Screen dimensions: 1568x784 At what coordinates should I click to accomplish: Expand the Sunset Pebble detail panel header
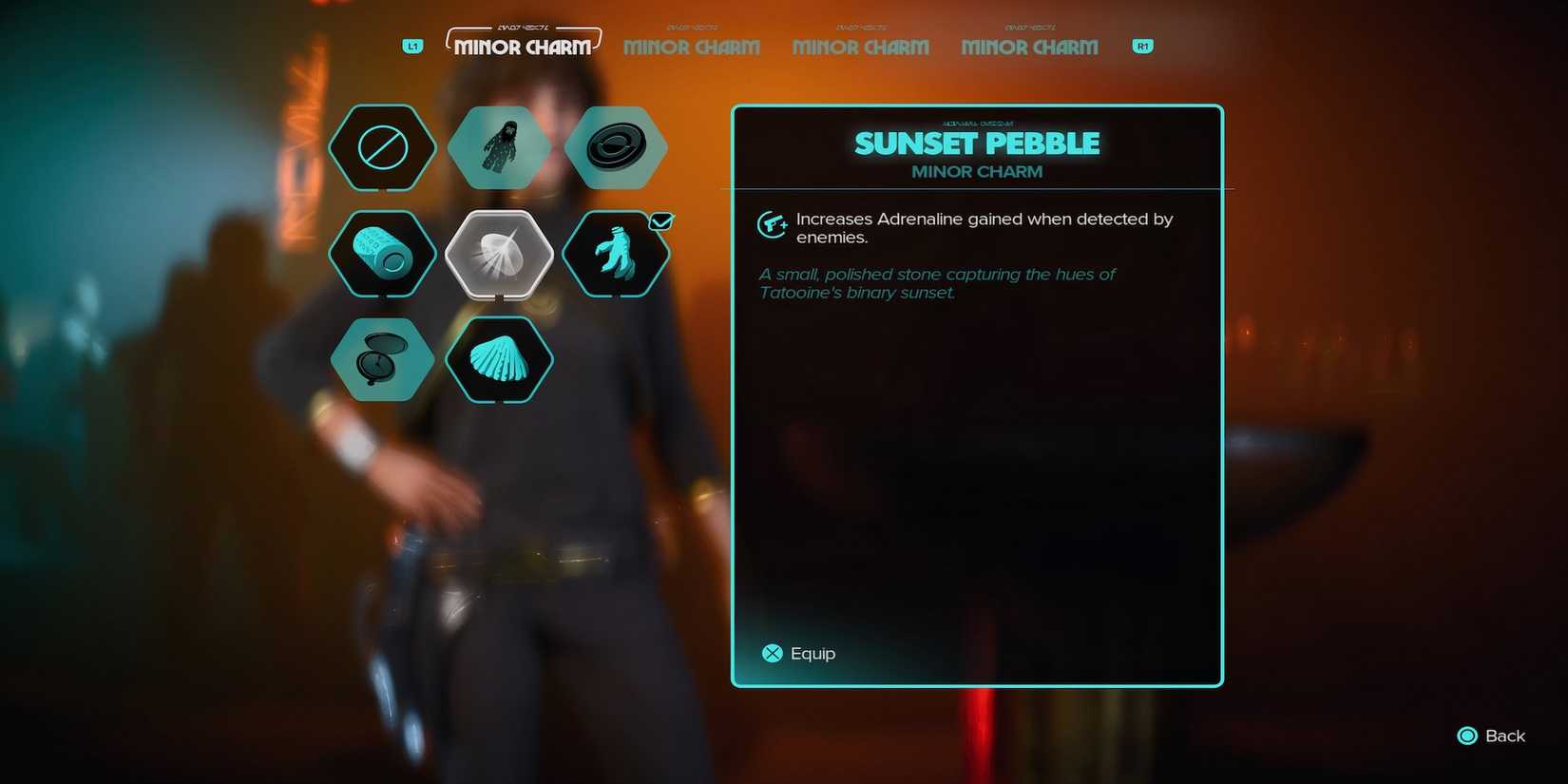click(976, 143)
